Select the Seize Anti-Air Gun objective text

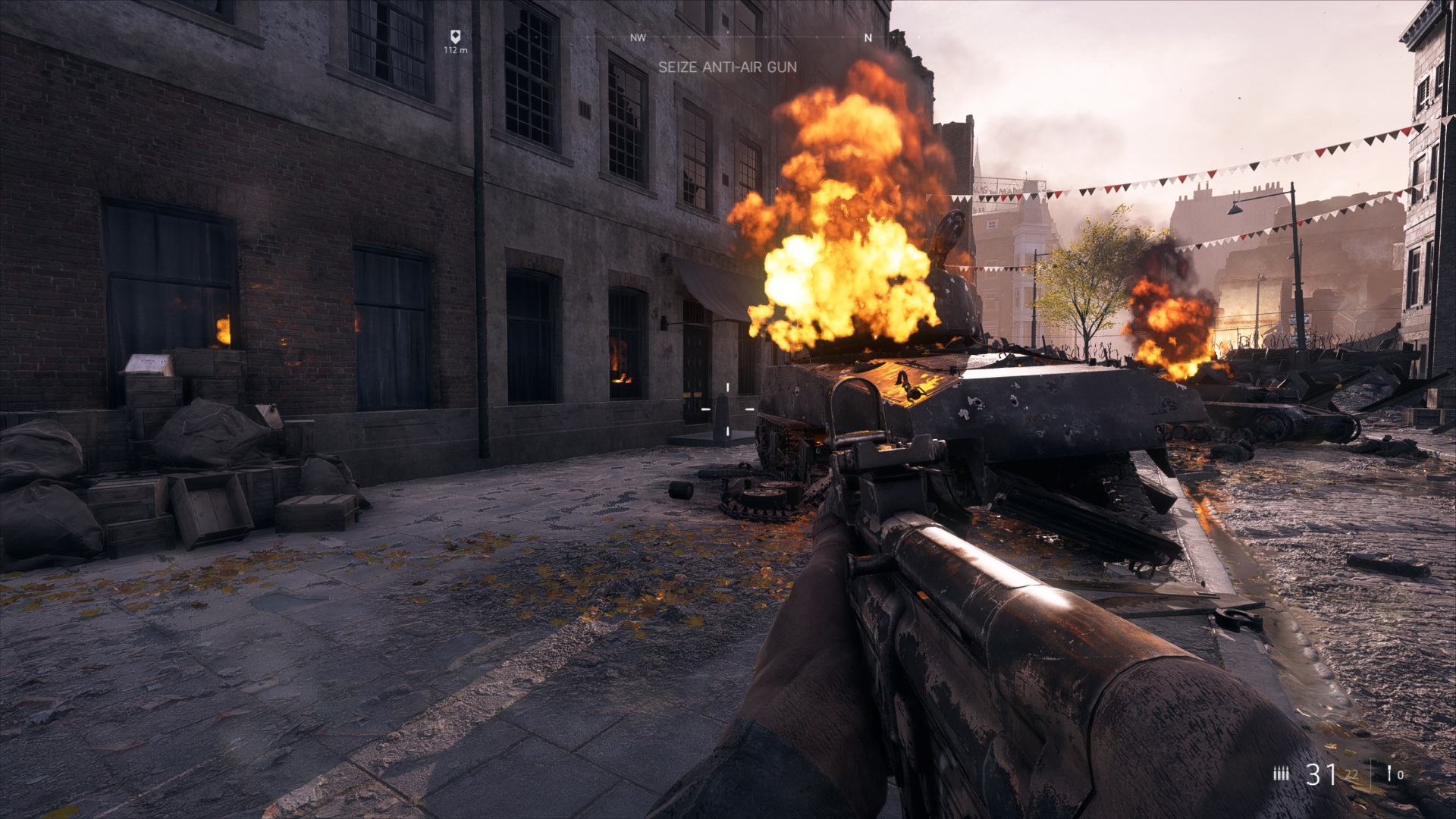727,67
